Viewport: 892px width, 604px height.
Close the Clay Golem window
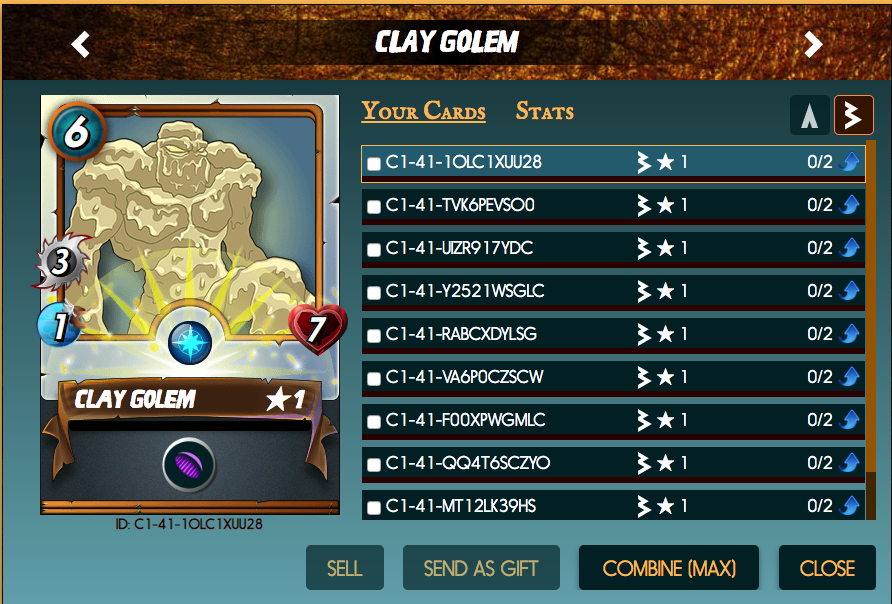(x=827, y=568)
